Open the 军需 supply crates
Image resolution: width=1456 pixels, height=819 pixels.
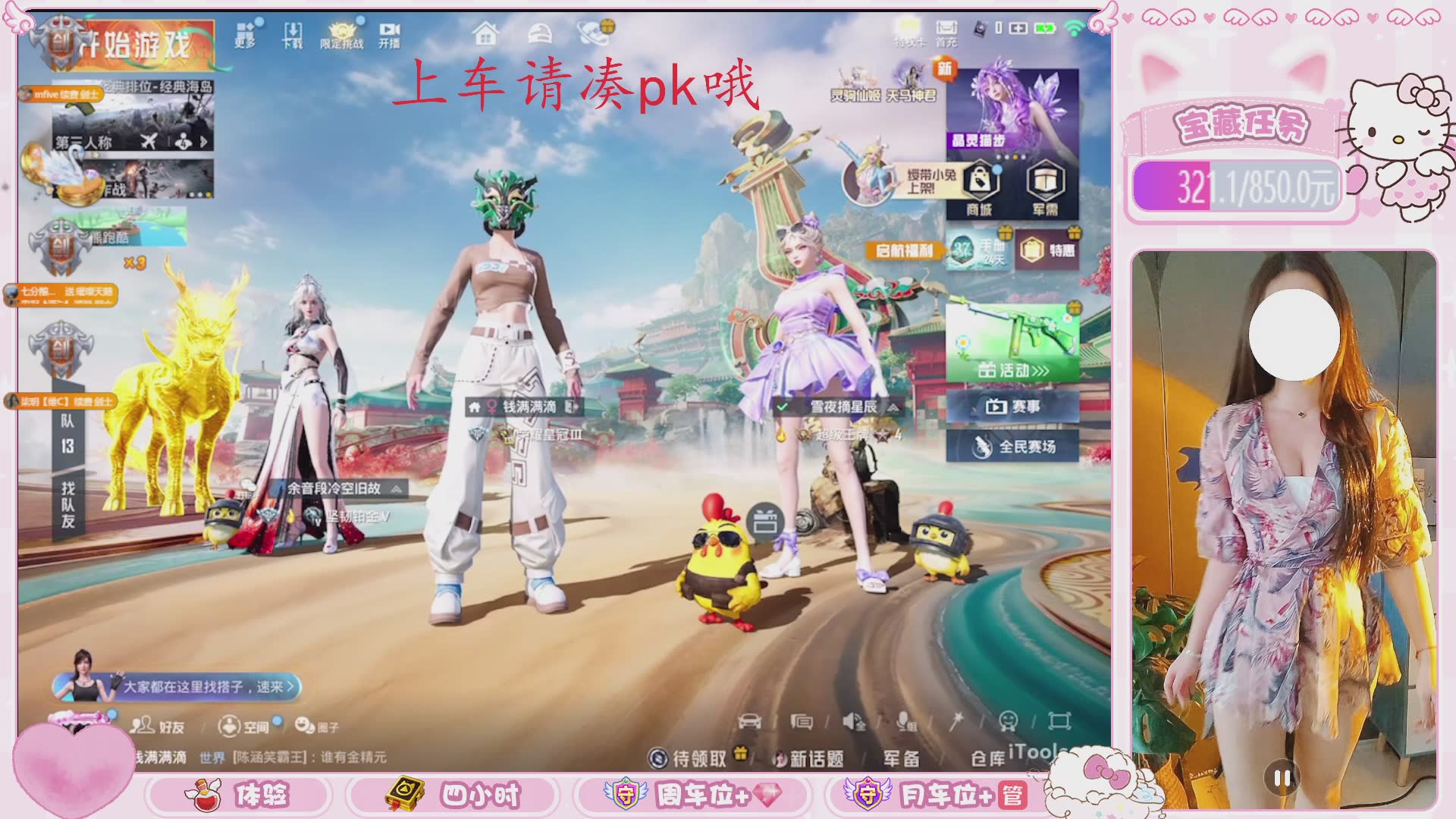(x=1045, y=190)
